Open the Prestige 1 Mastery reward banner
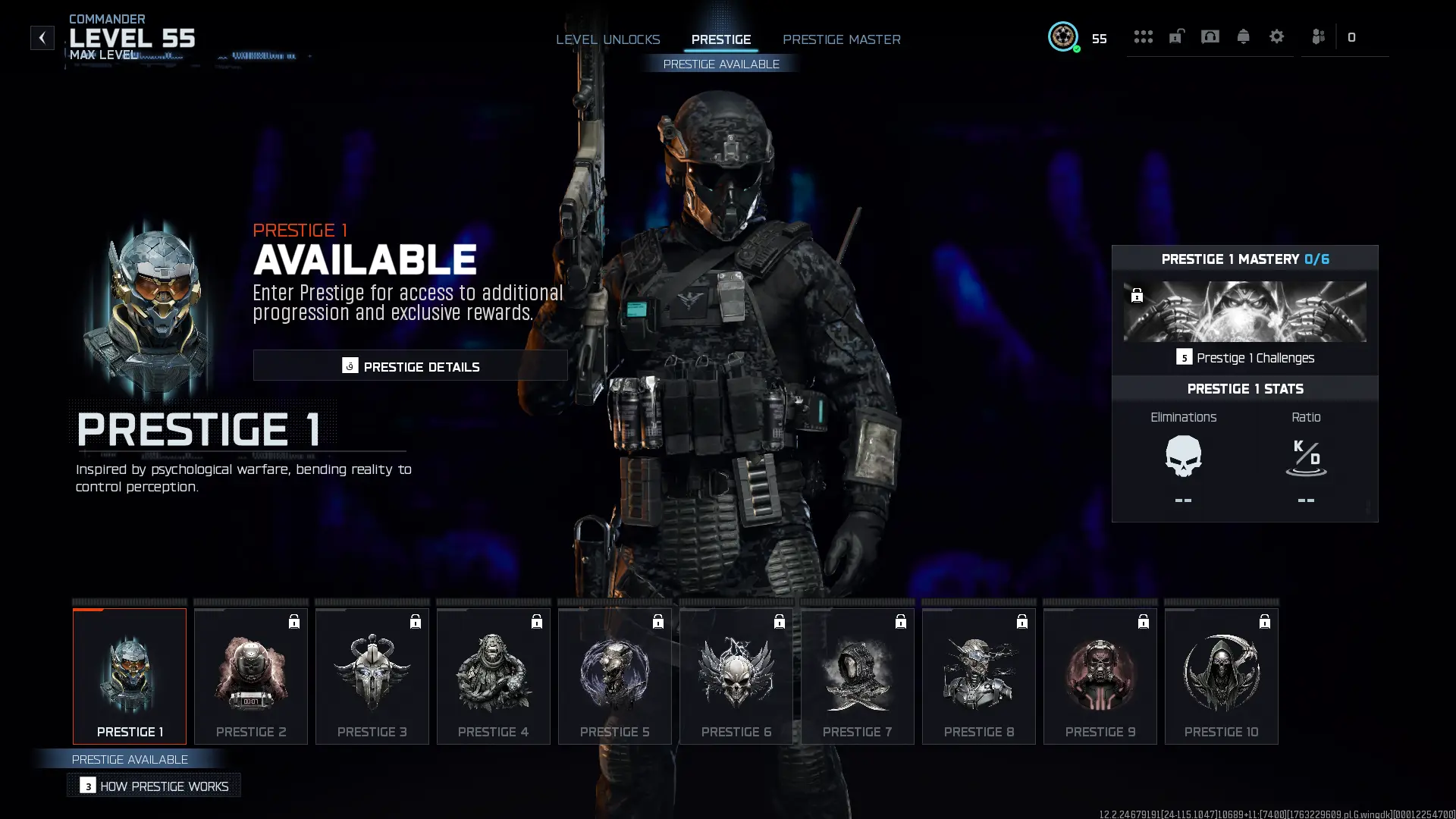The image size is (1456, 819). coord(1244,311)
